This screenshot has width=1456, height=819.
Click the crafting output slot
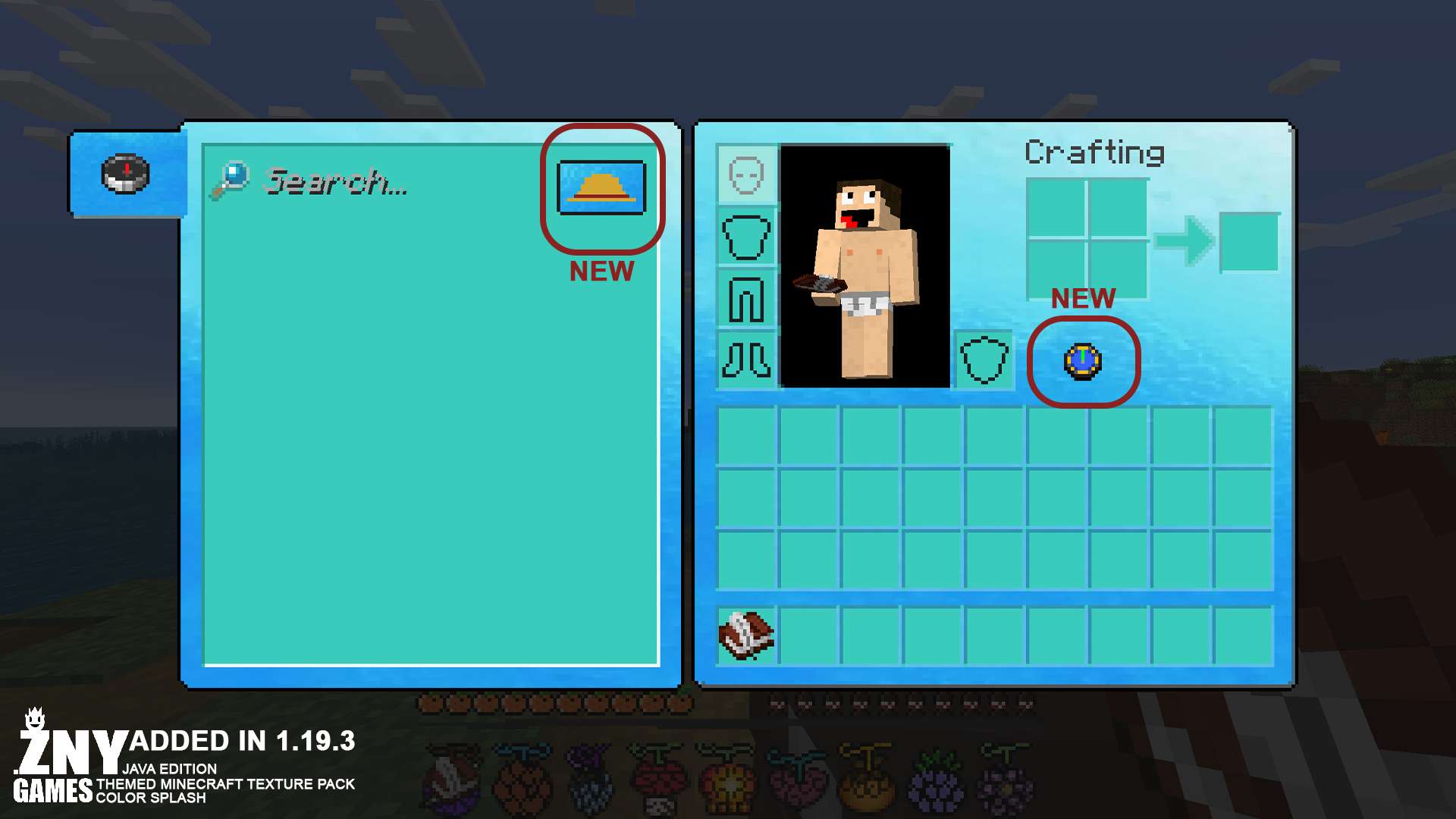coord(1249,242)
